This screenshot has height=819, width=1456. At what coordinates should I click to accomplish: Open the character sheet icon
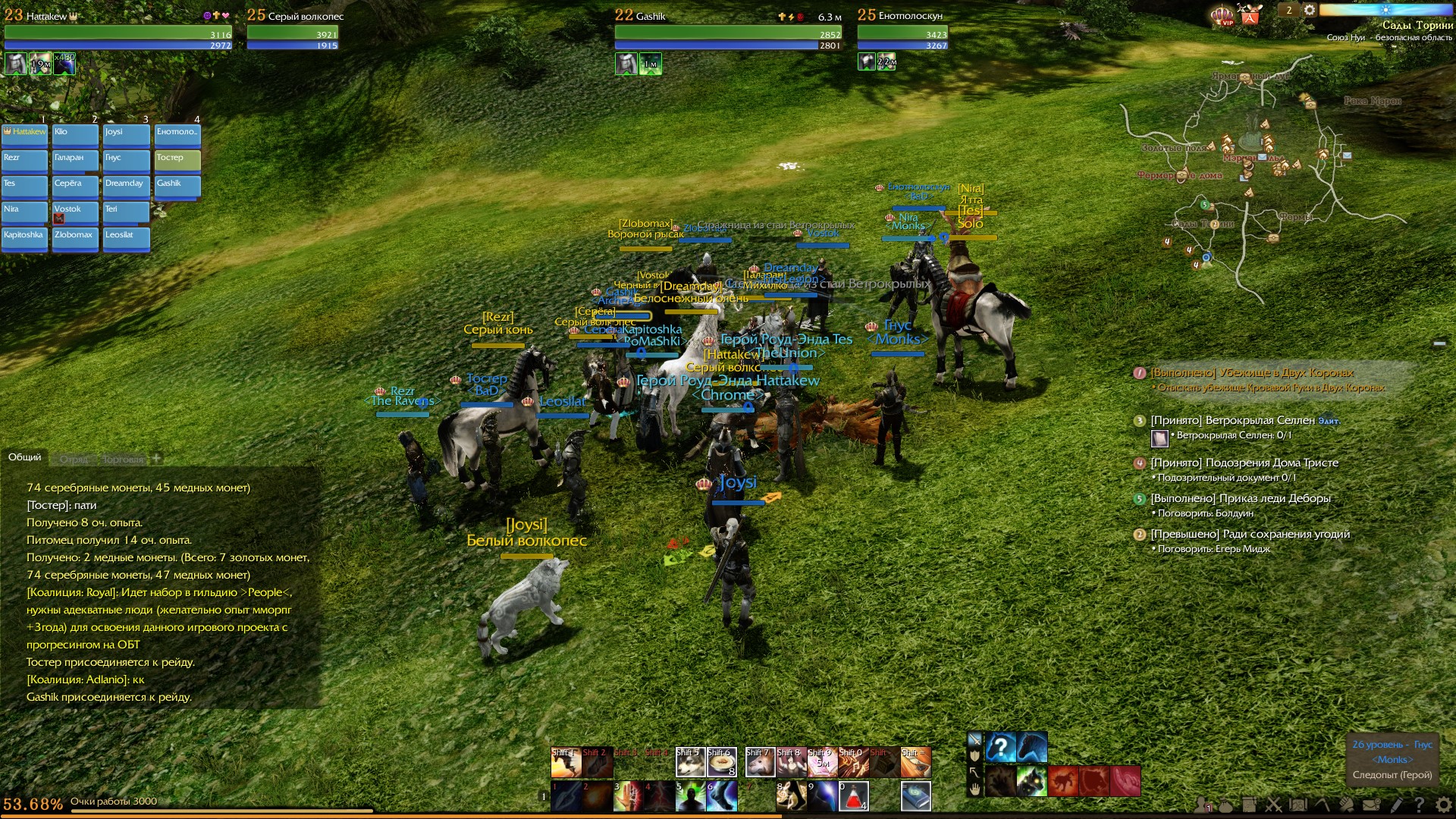tap(1201, 805)
